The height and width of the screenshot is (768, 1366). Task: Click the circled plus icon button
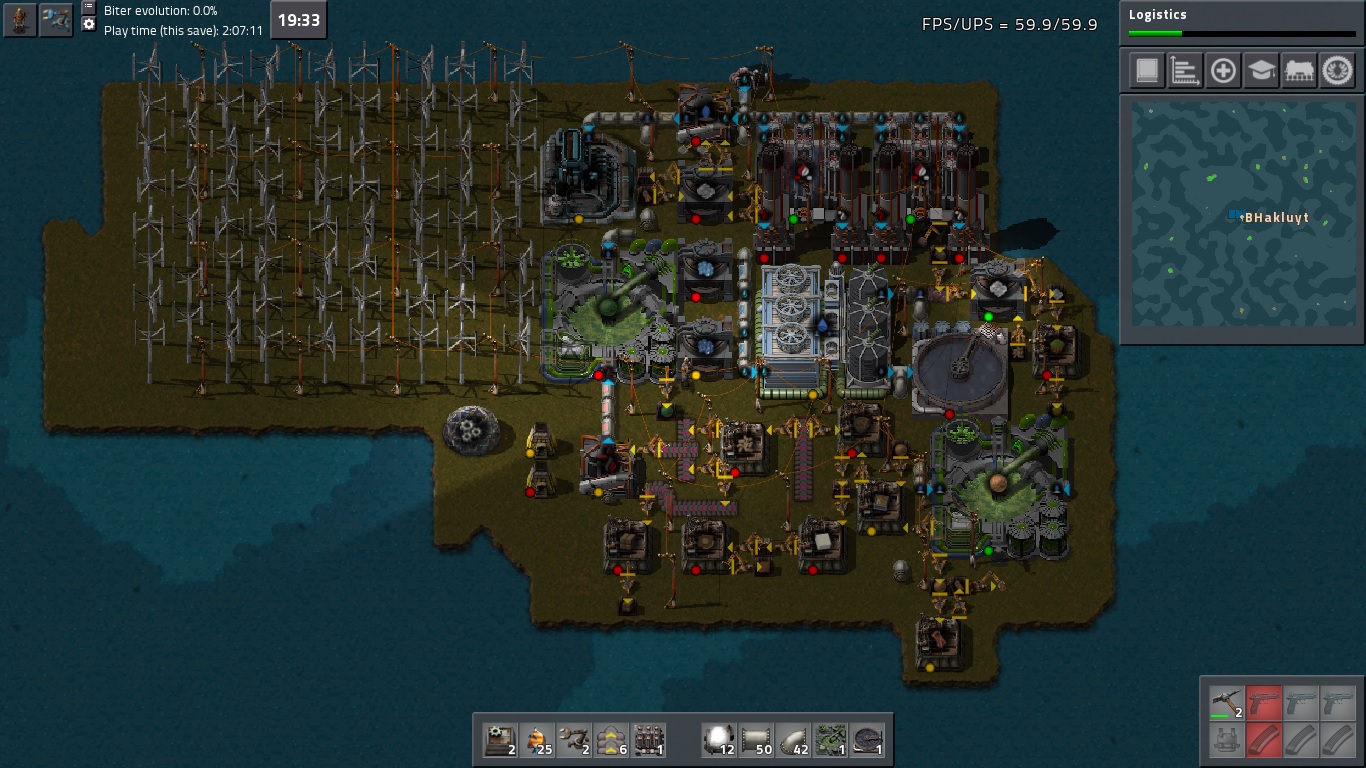click(1223, 71)
